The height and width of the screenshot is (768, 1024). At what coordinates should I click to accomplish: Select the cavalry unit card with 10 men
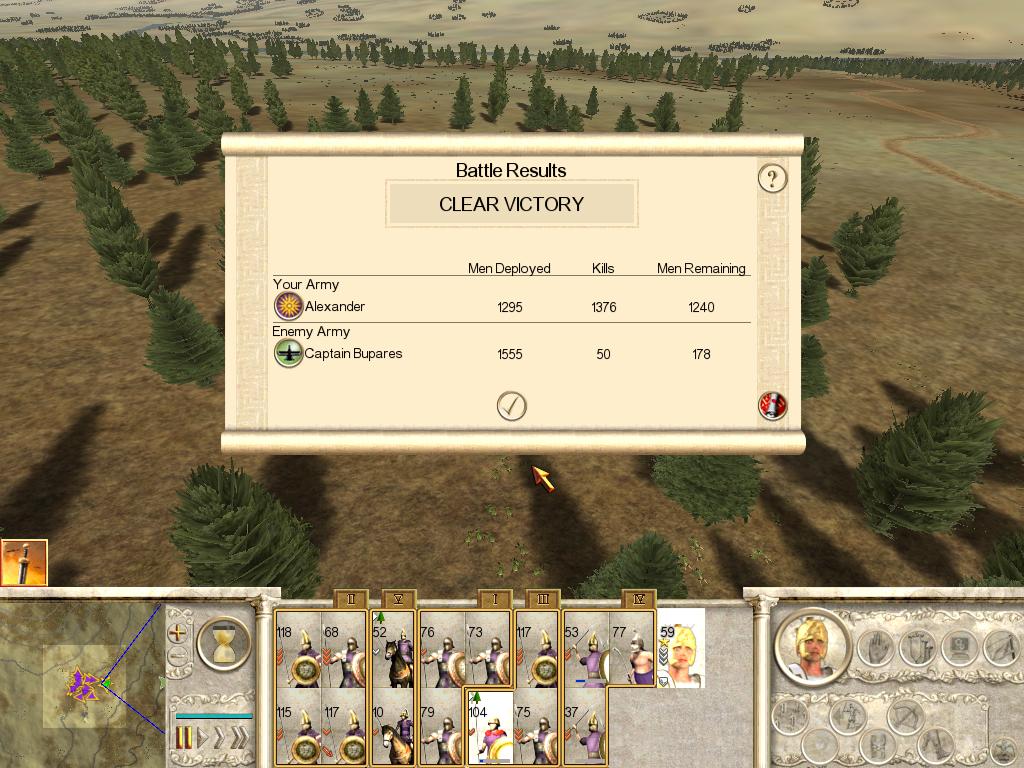coord(393,726)
